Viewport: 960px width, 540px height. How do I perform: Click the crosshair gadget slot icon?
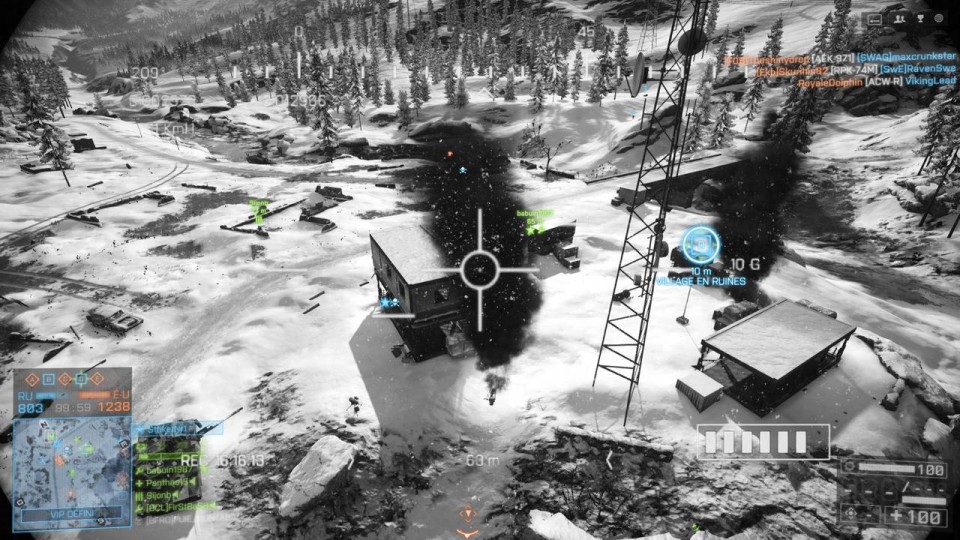click(x=849, y=514)
